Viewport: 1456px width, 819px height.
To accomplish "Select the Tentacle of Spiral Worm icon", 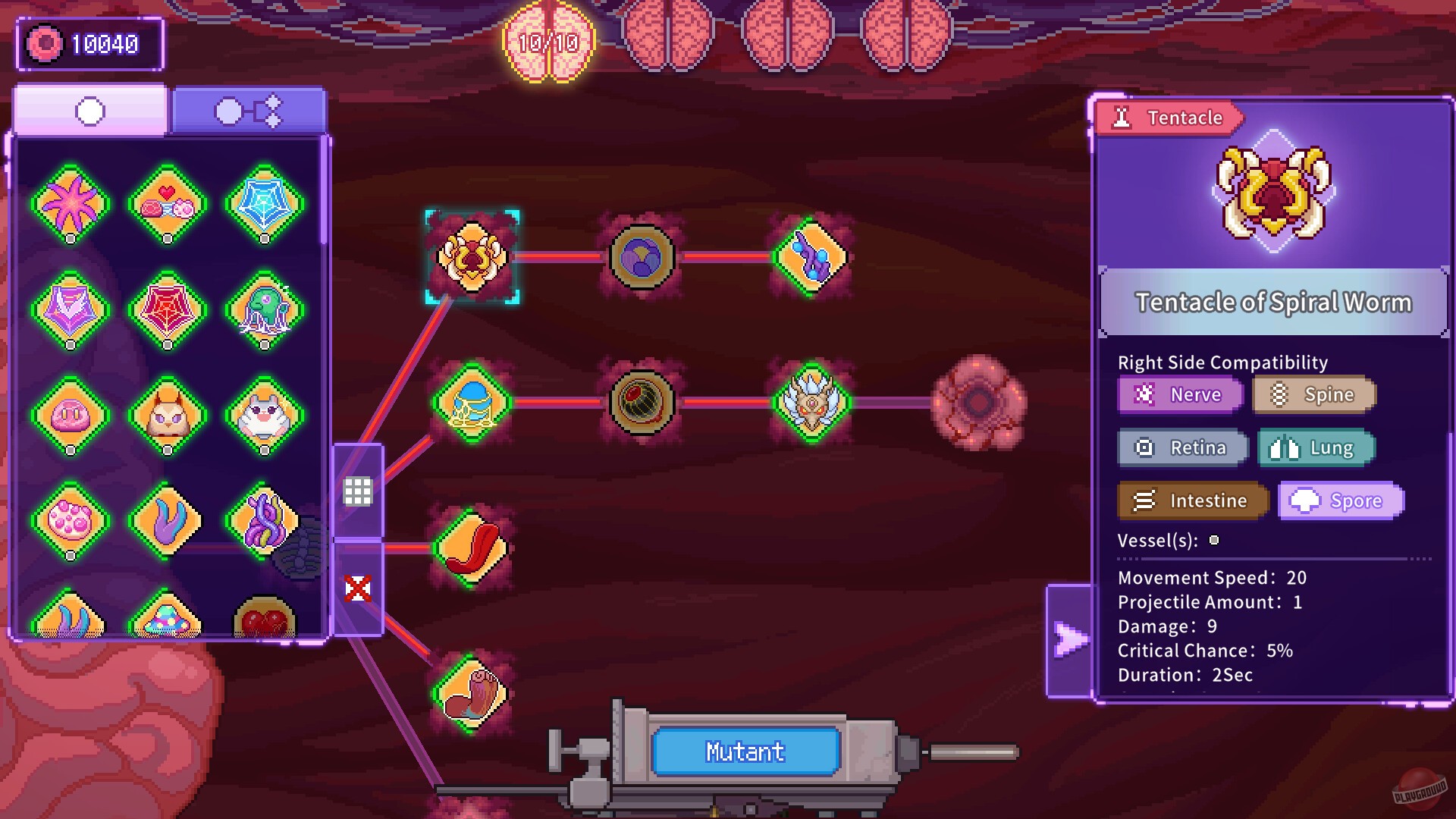I will [x=470, y=258].
